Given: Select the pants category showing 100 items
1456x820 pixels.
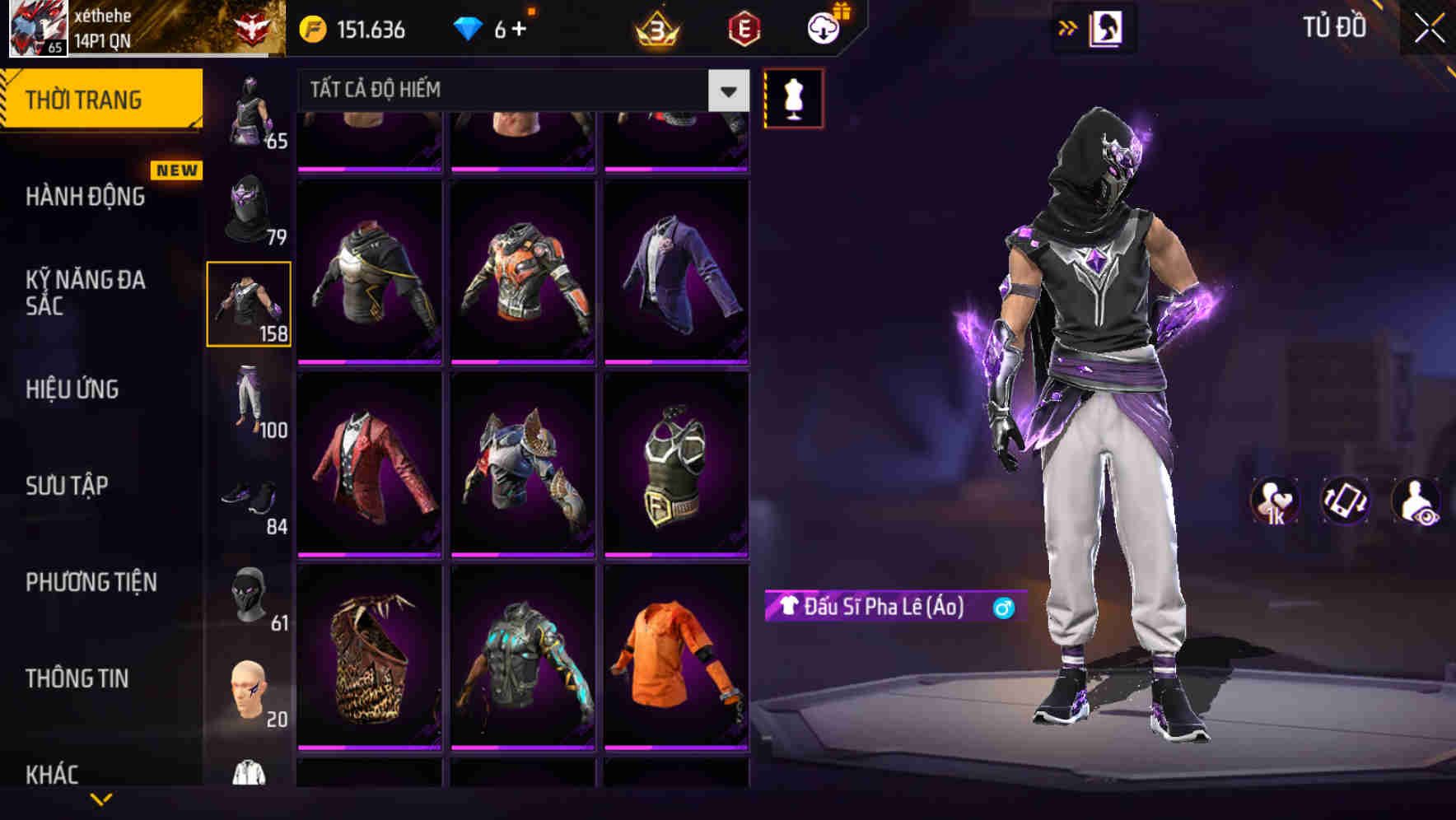Looking at the screenshot, I should click(x=250, y=402).
